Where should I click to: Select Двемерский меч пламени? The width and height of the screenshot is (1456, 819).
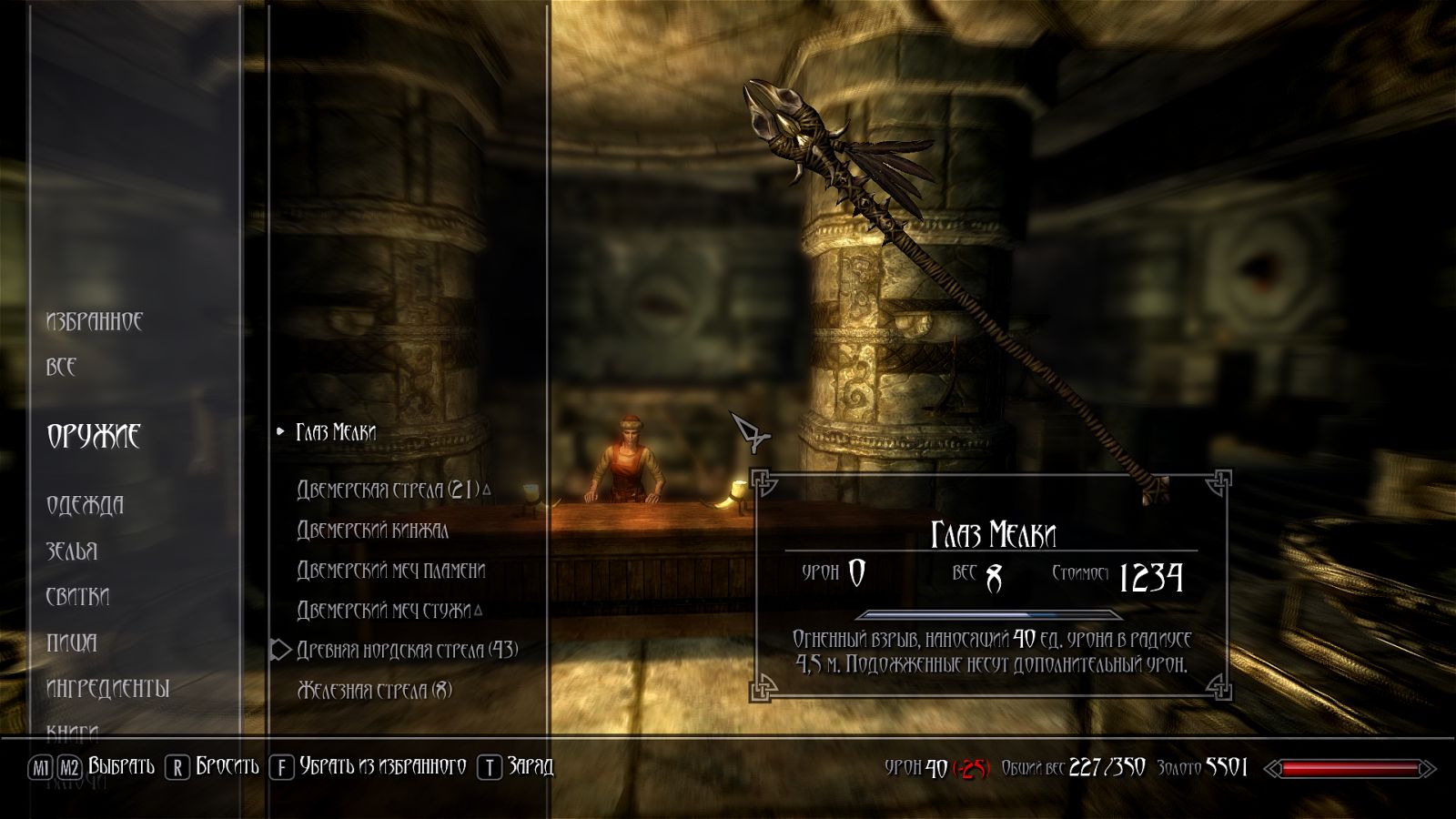coord(391,571)
